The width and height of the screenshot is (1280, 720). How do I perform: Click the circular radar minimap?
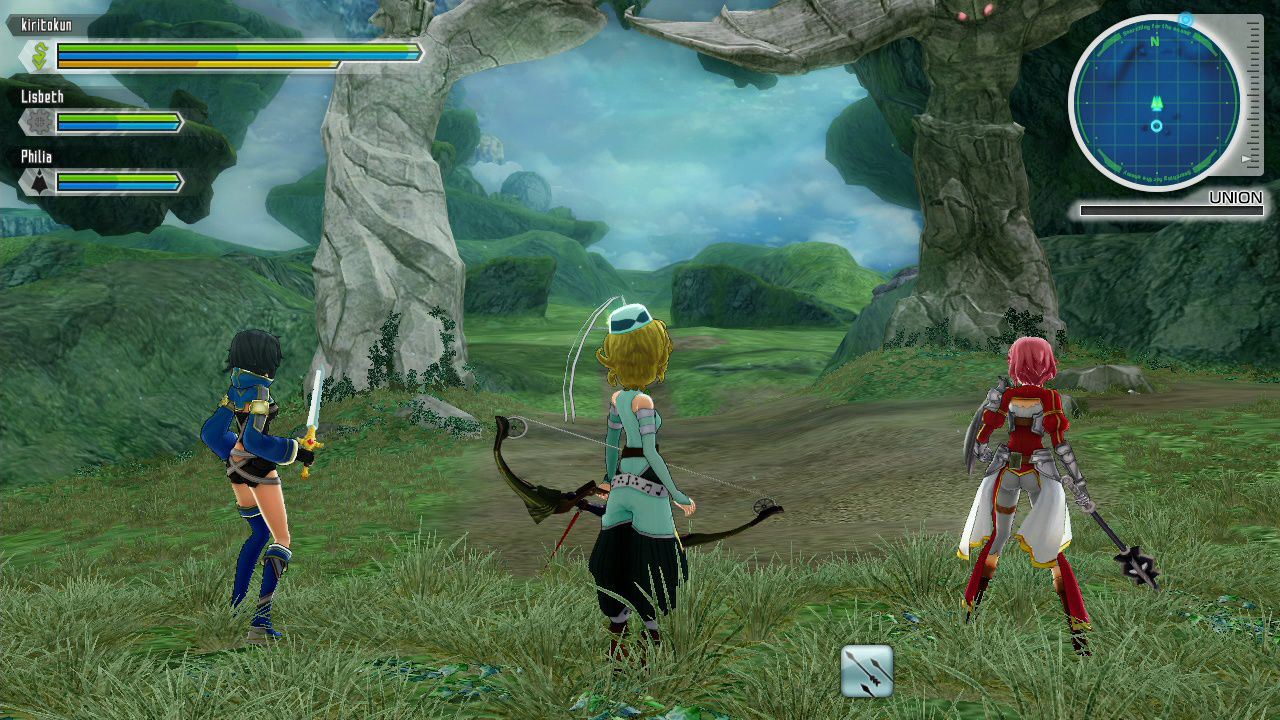(x=1155, y=102)
